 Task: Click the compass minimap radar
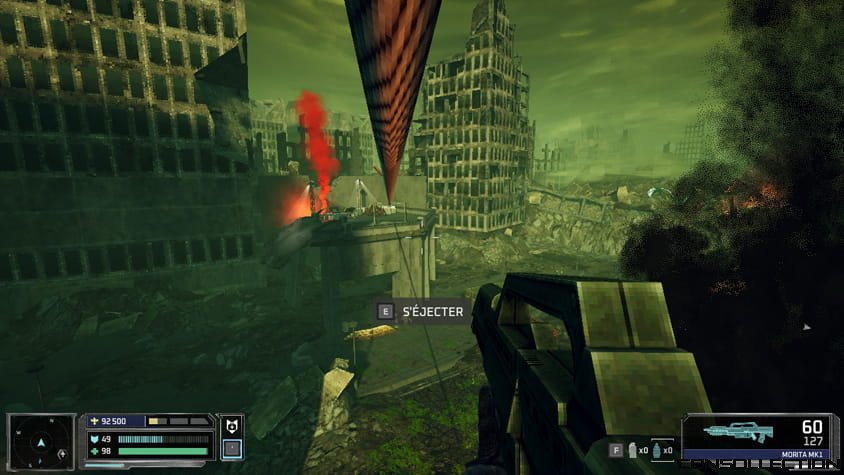pos(41,440)
